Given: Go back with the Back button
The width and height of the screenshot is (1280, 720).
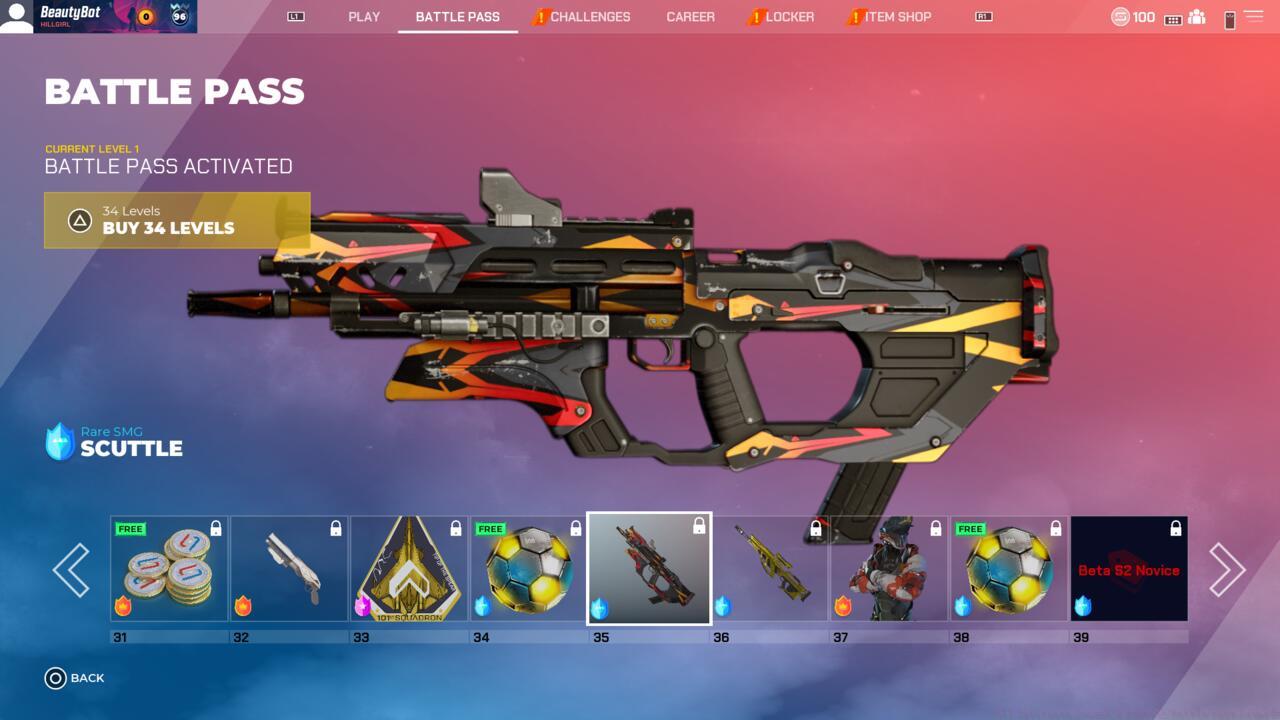Looking at the screenshot, I should (75, 678).
